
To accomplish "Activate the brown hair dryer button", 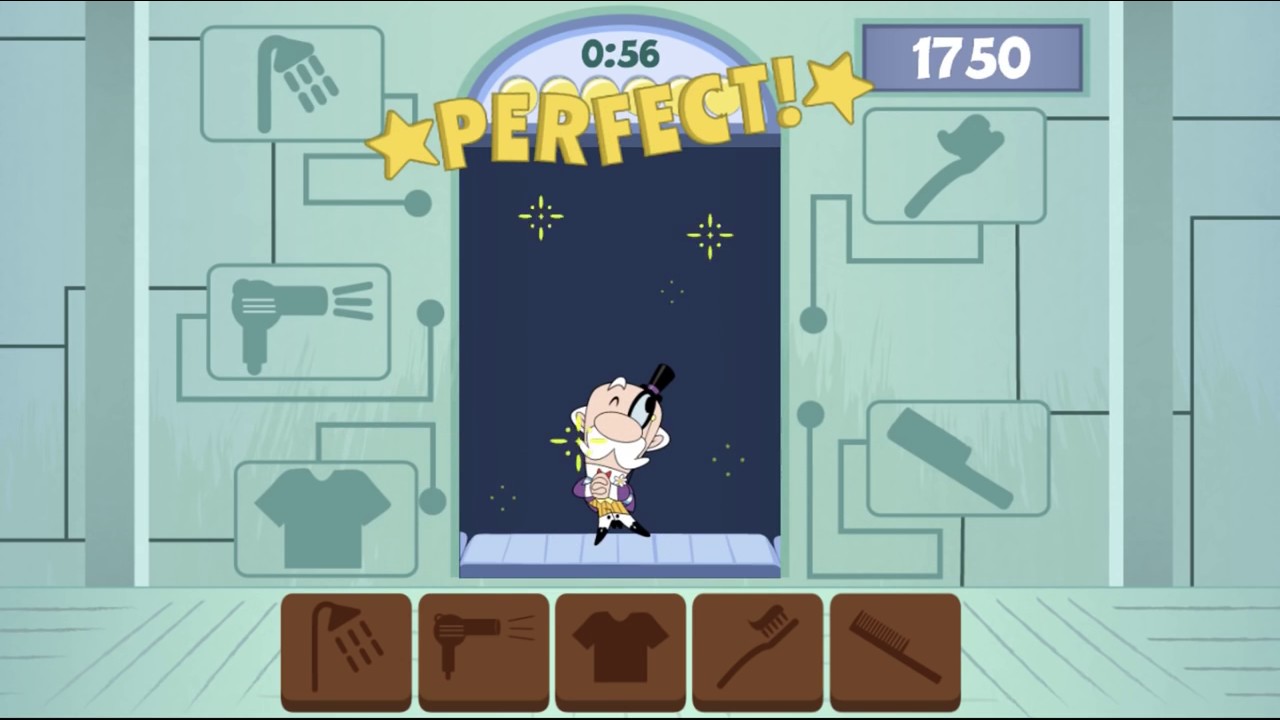I will click(483, 649).
